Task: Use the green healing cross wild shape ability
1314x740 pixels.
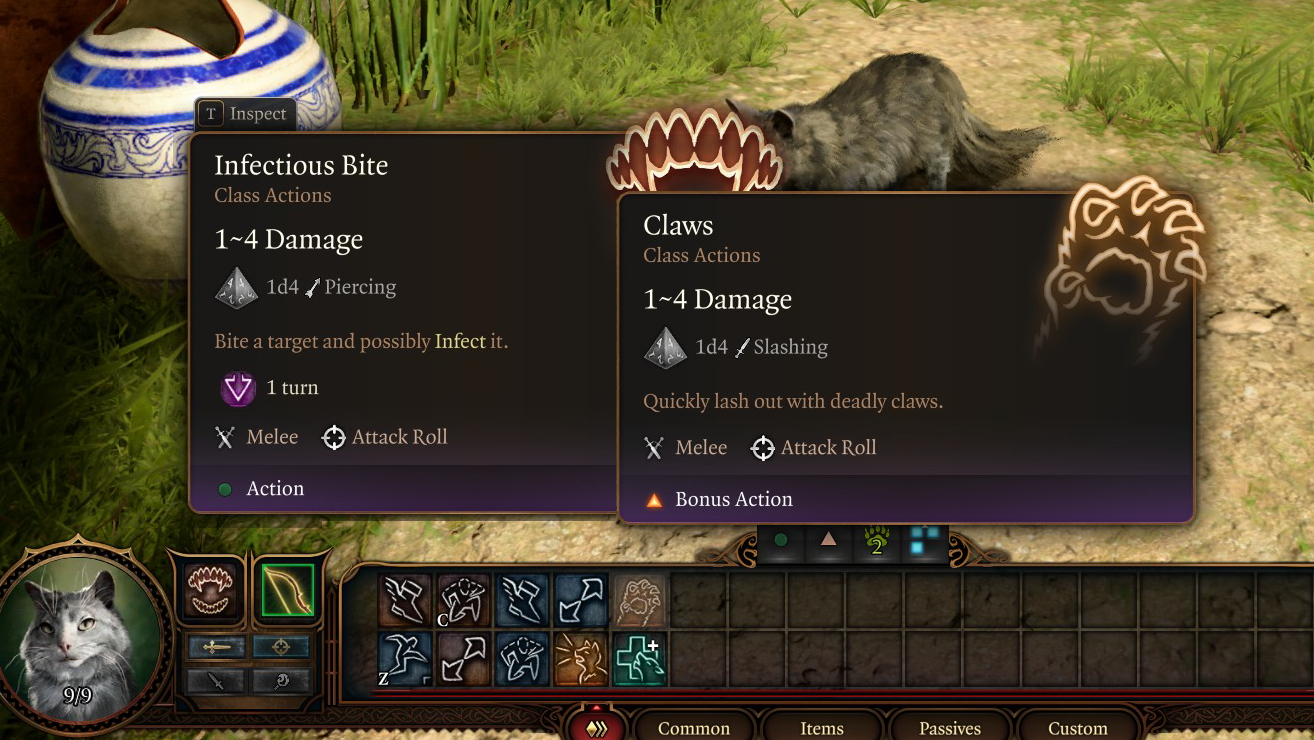Action: [x=640, y=659]
